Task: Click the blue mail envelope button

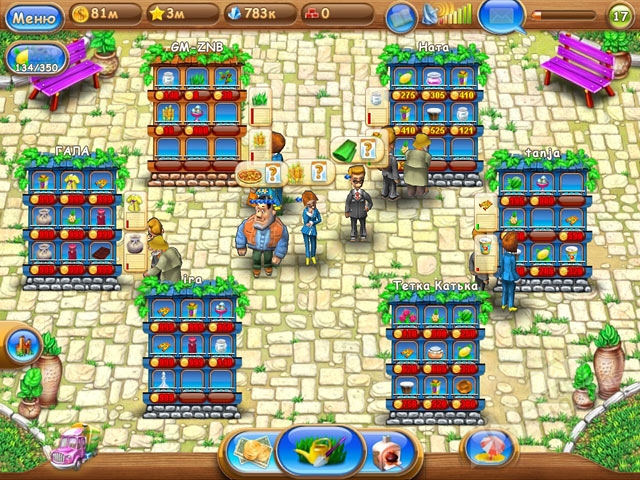Action: (x=502, y=16)
